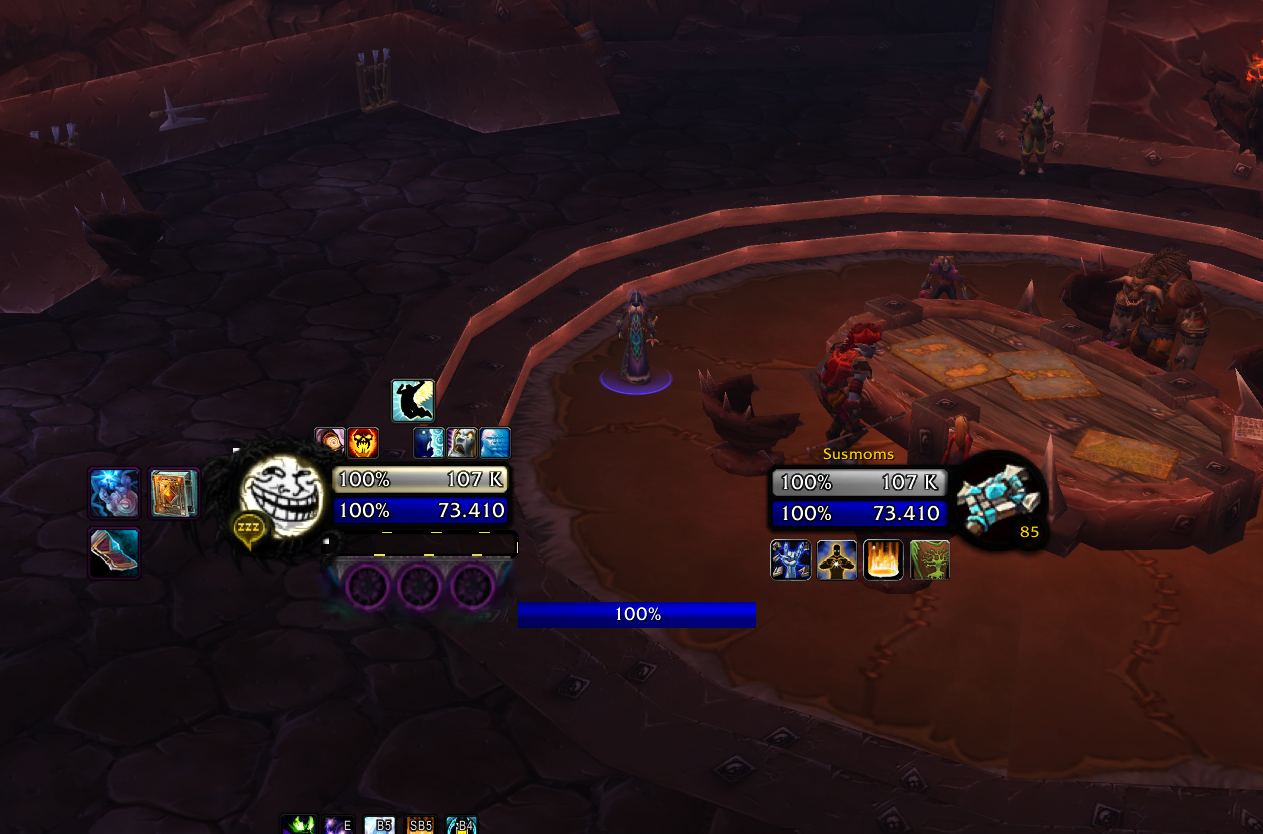
Task: Select the pink swirl debuff icon
Action: click(x=329, y=442)
